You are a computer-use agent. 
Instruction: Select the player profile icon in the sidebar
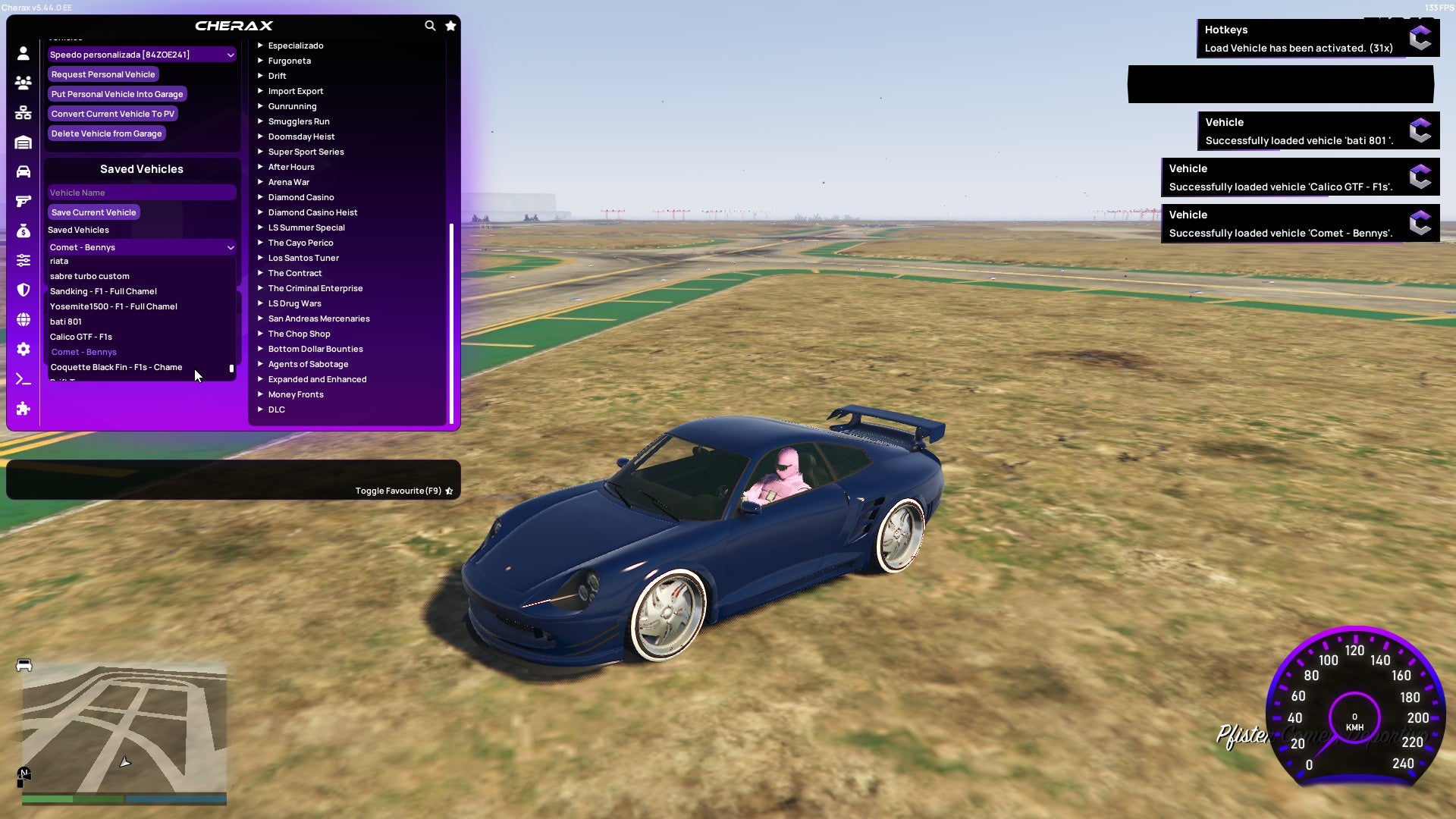pyautogui.click(x=23, y=54)
